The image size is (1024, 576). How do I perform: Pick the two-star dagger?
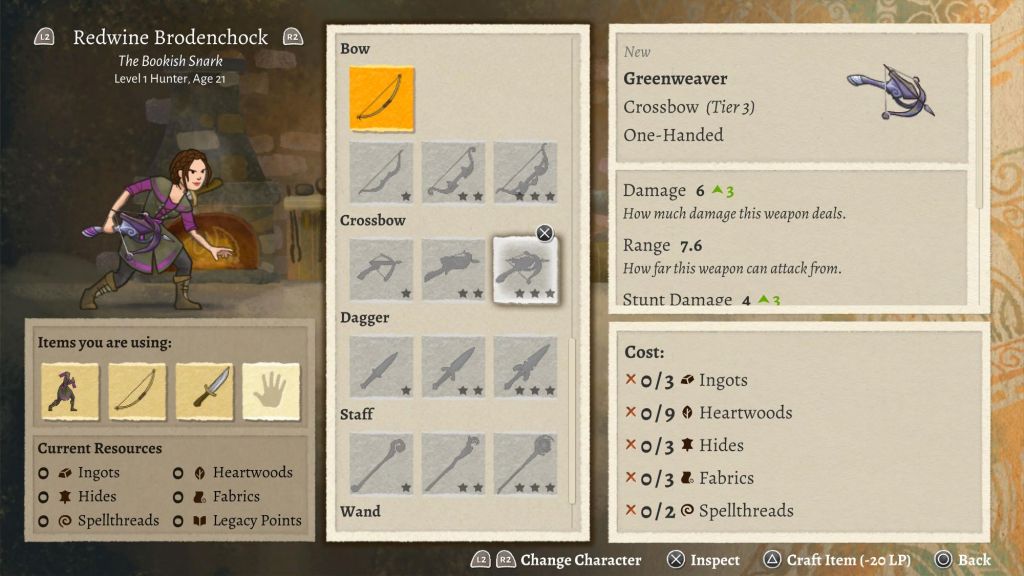click(453, 366)
